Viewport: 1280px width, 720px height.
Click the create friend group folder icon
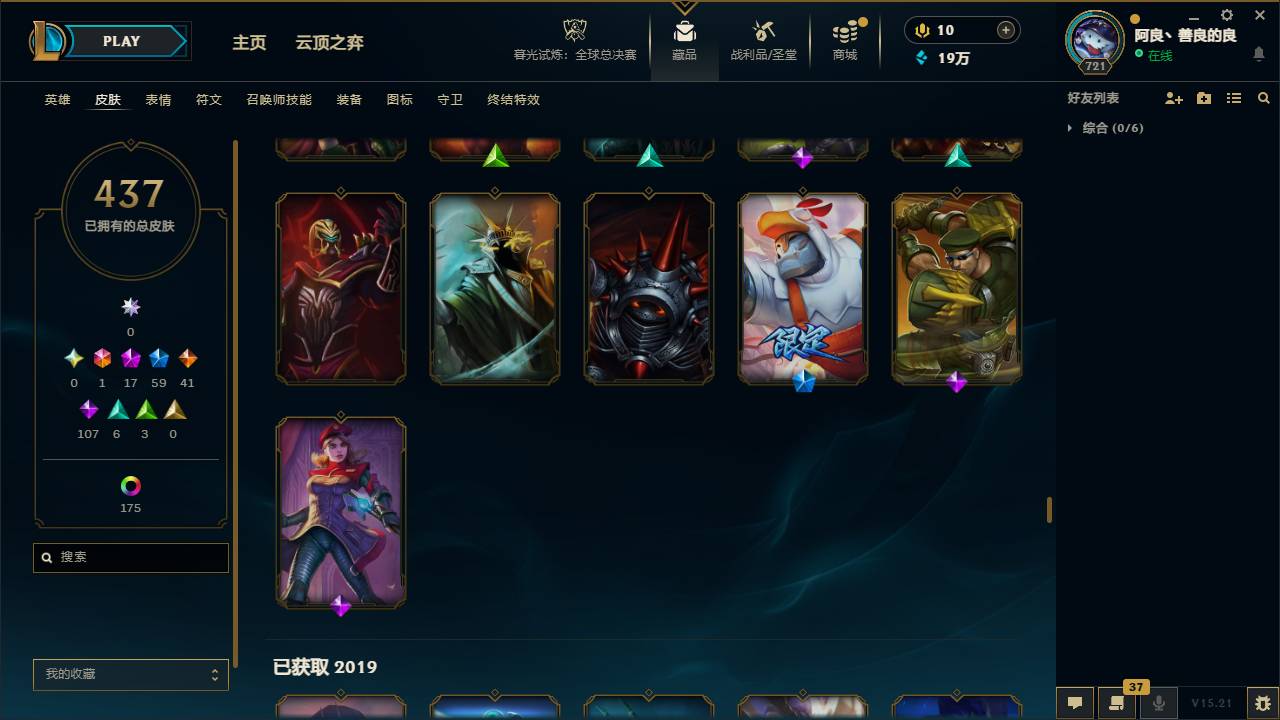click(x=1202, y=97)
